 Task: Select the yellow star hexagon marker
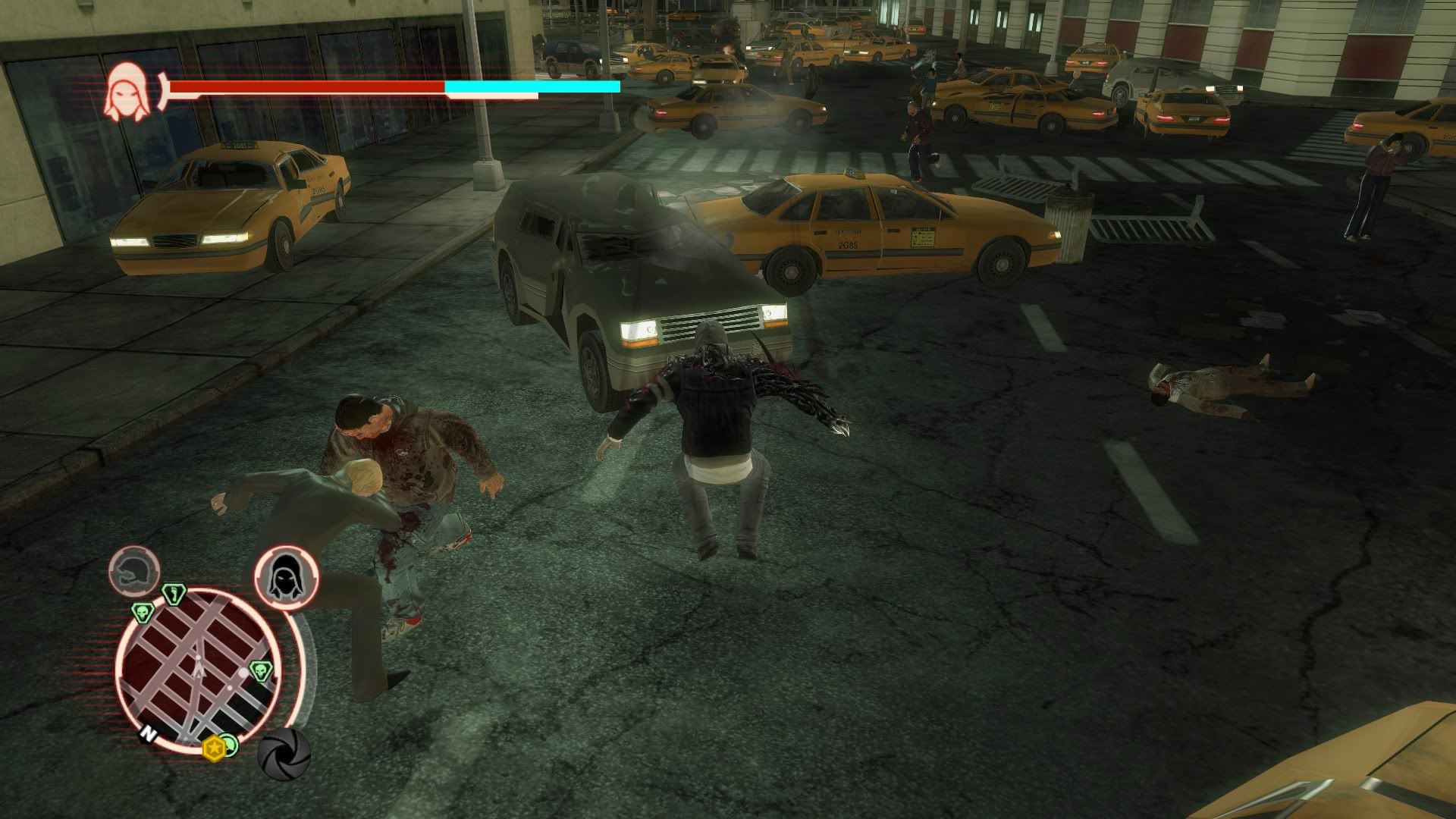coord(215,748)
